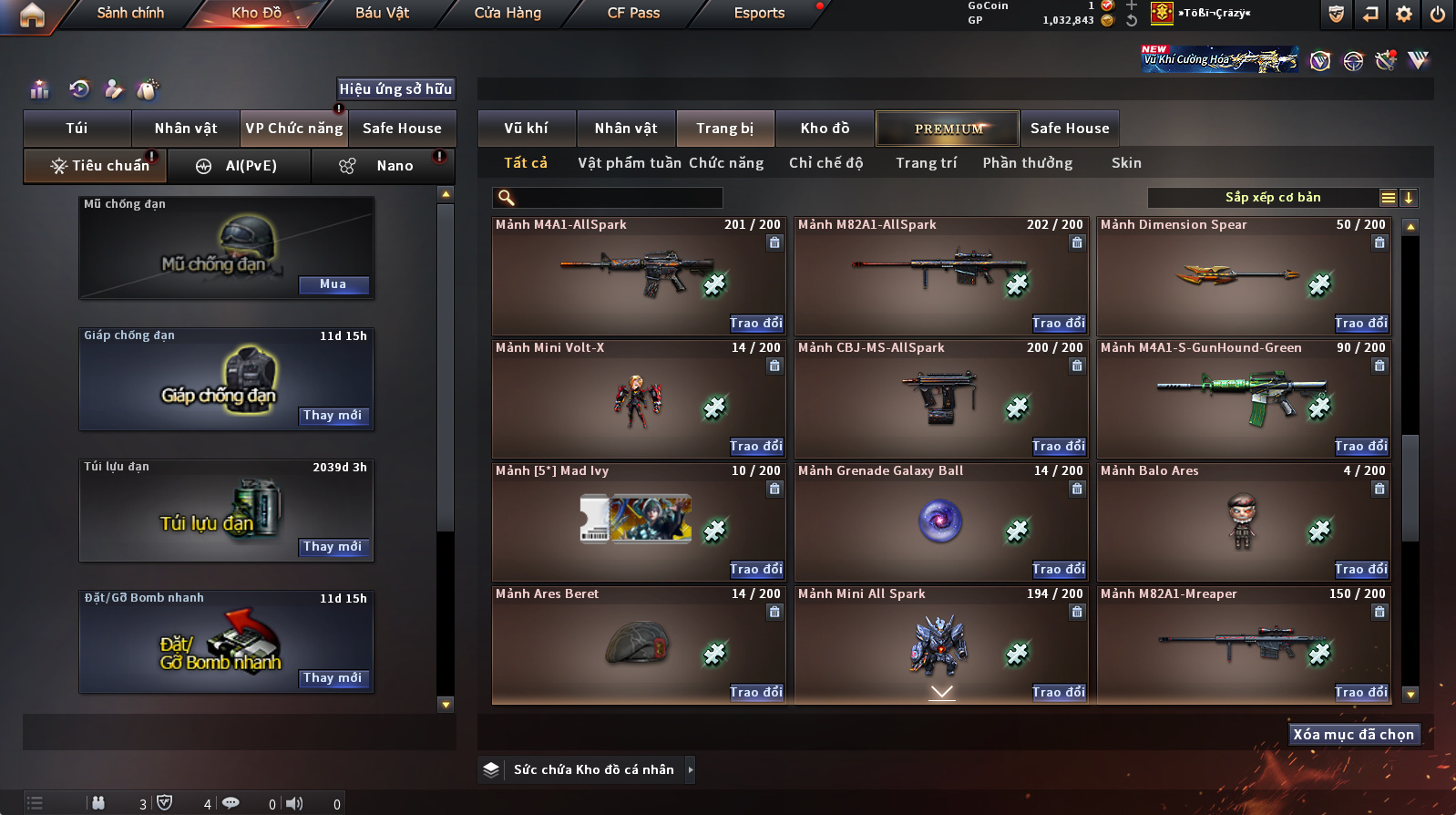Buy the Mũ chống đạn helmet
The height and width of the screenshot is (815, 1456).
pyautogui.click(x=333, y=284)
